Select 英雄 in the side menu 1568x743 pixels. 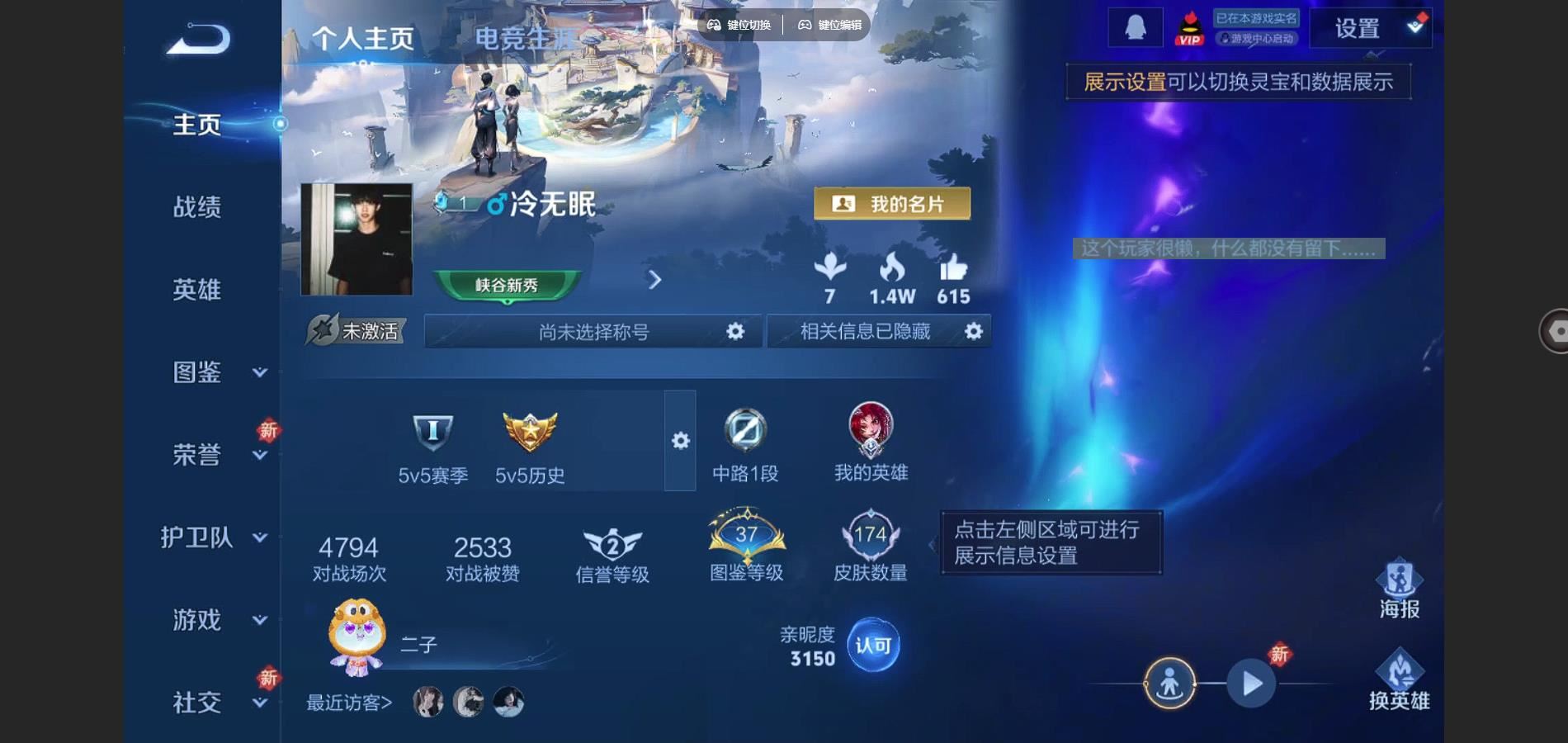point(197,290)
